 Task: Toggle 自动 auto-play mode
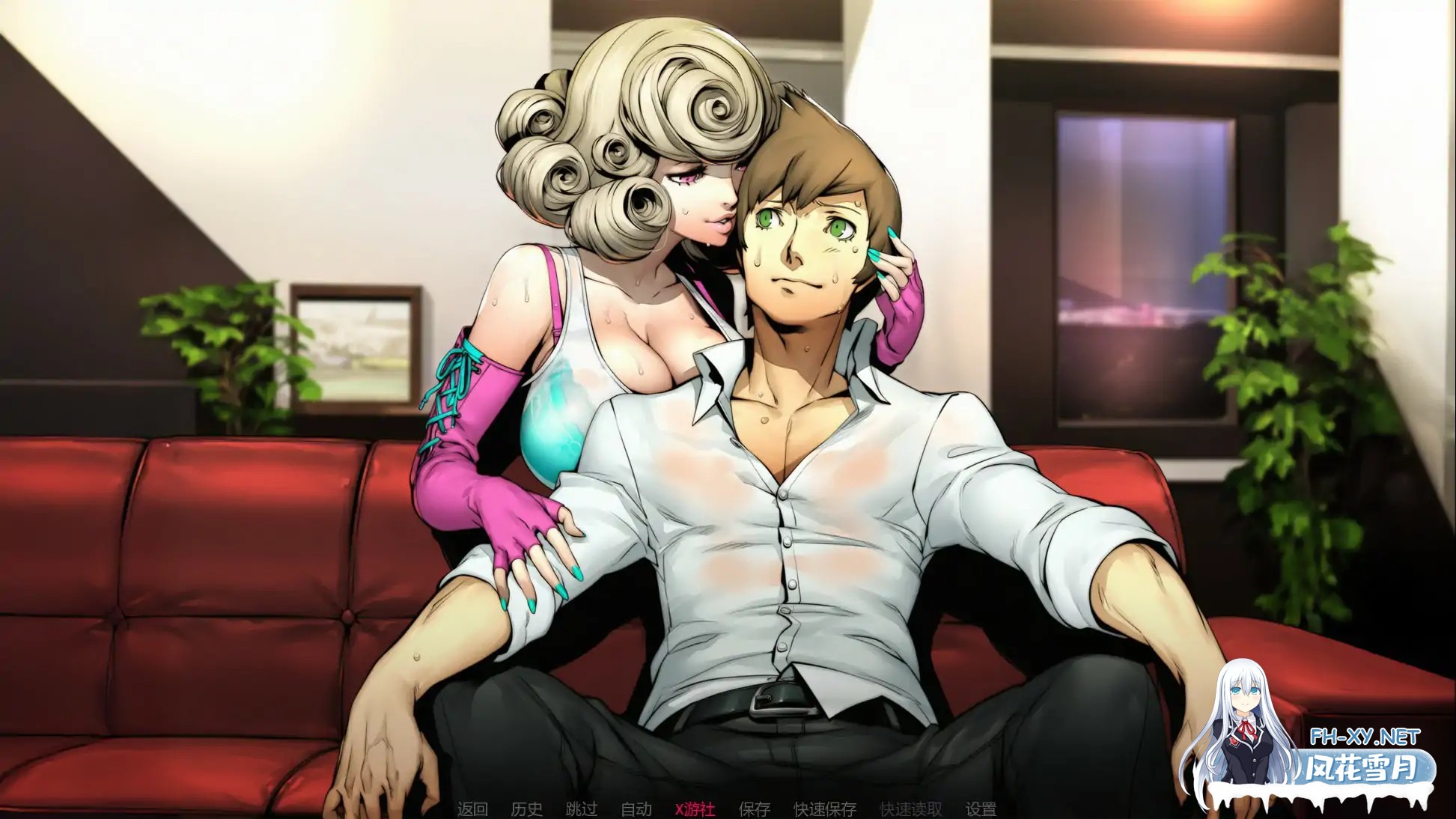(638, 809)
